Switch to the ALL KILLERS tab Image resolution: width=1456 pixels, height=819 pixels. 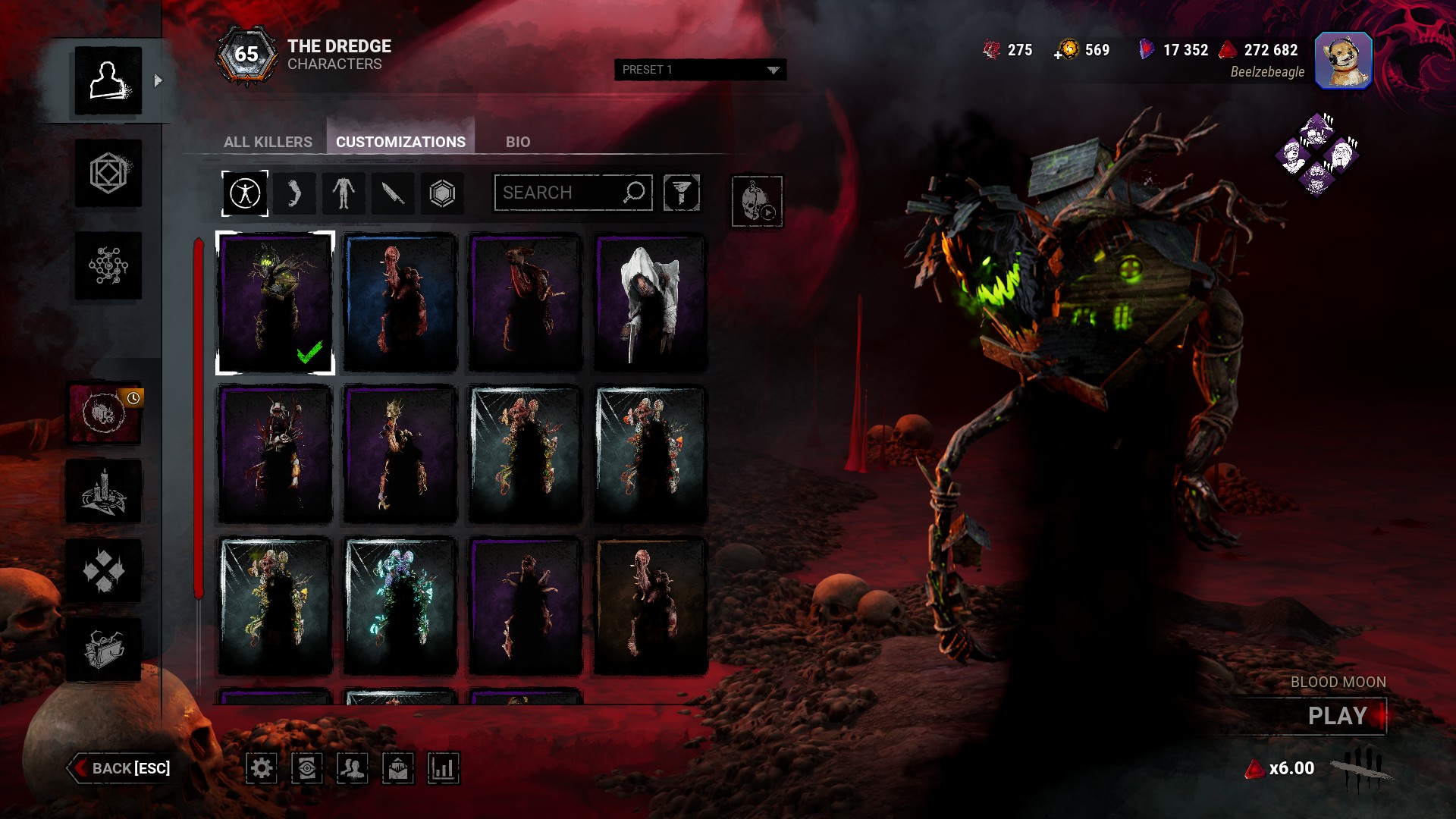[x=268, y=142]
